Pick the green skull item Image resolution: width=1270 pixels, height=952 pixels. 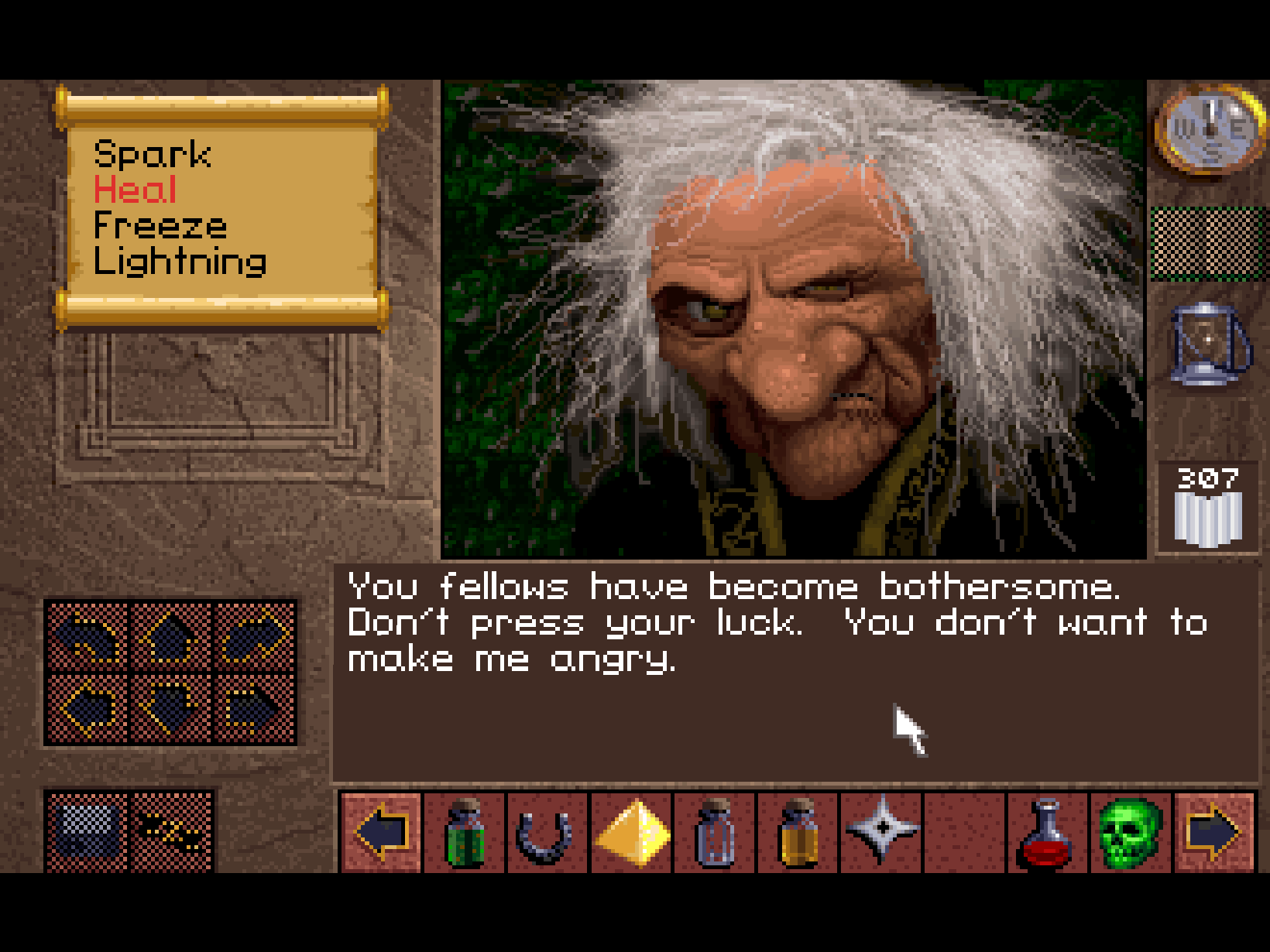[1131, 833]
